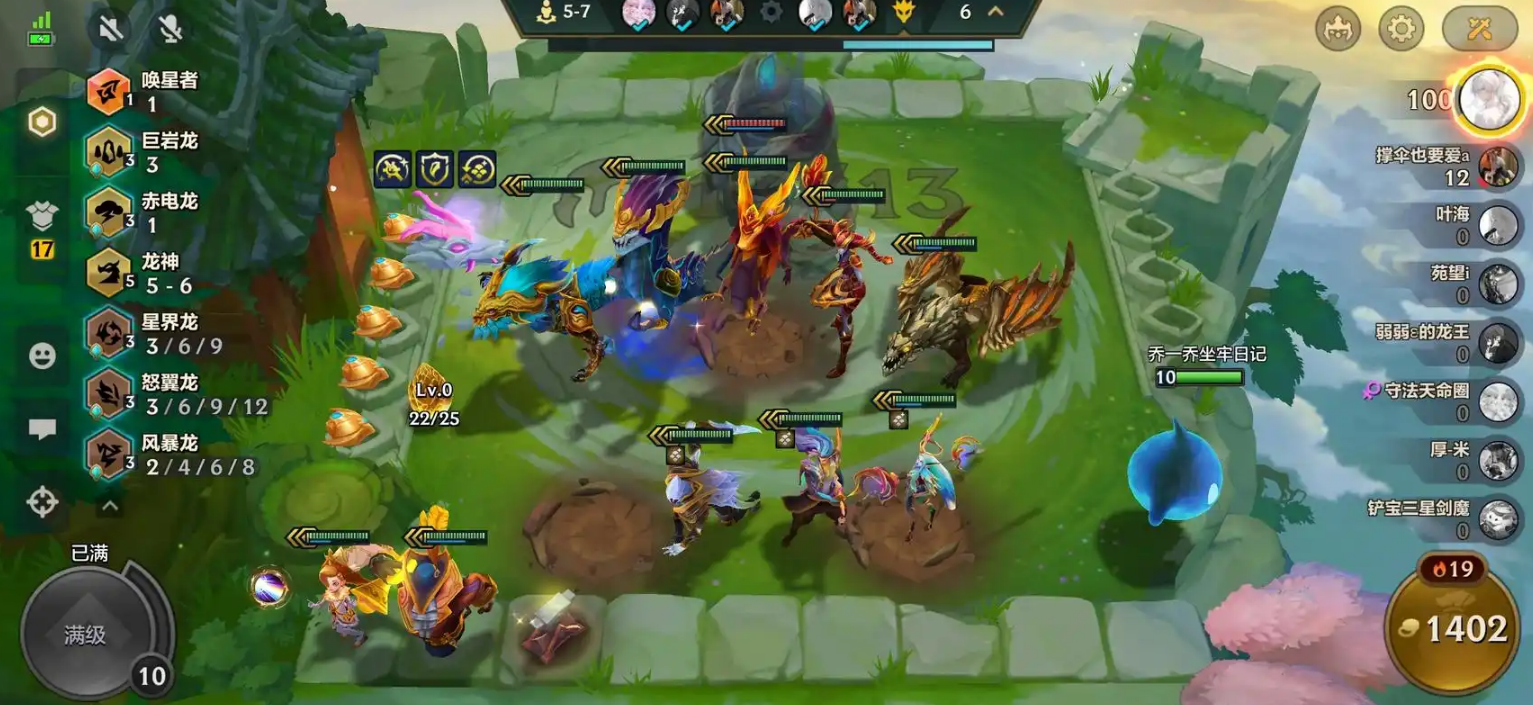Open the hexagon traits panel tab
This screenshot has width=1533, height=705.
(x=42, y=122)
